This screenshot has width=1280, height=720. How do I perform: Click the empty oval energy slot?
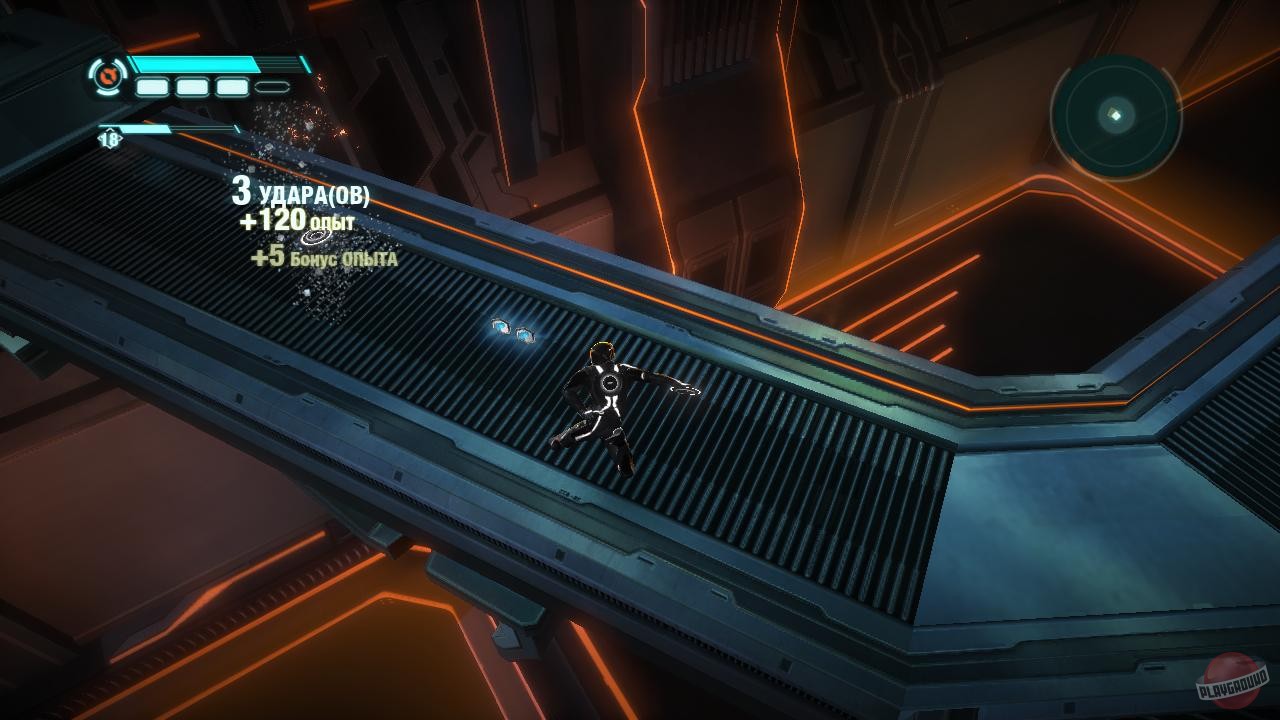tap(271, 86)
